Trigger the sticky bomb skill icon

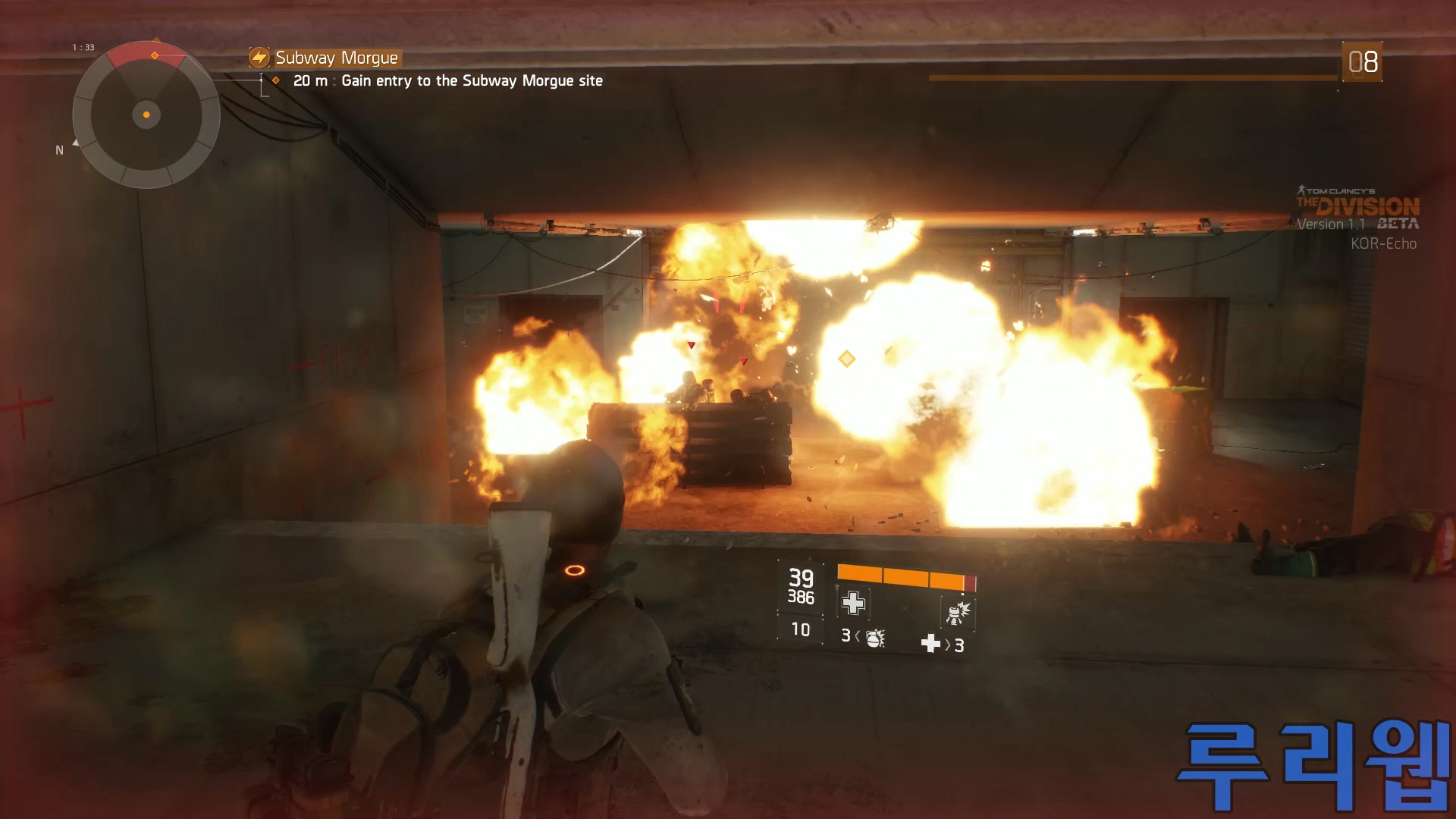(957, 611)
